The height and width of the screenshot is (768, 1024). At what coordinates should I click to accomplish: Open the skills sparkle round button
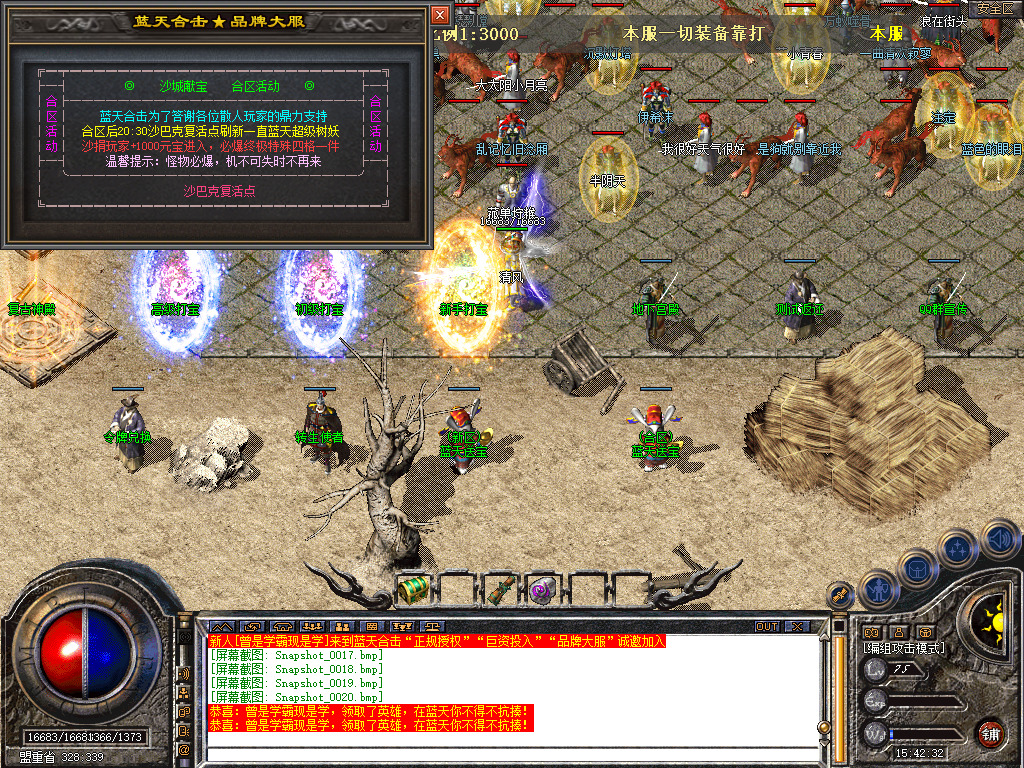click(958, 548)
